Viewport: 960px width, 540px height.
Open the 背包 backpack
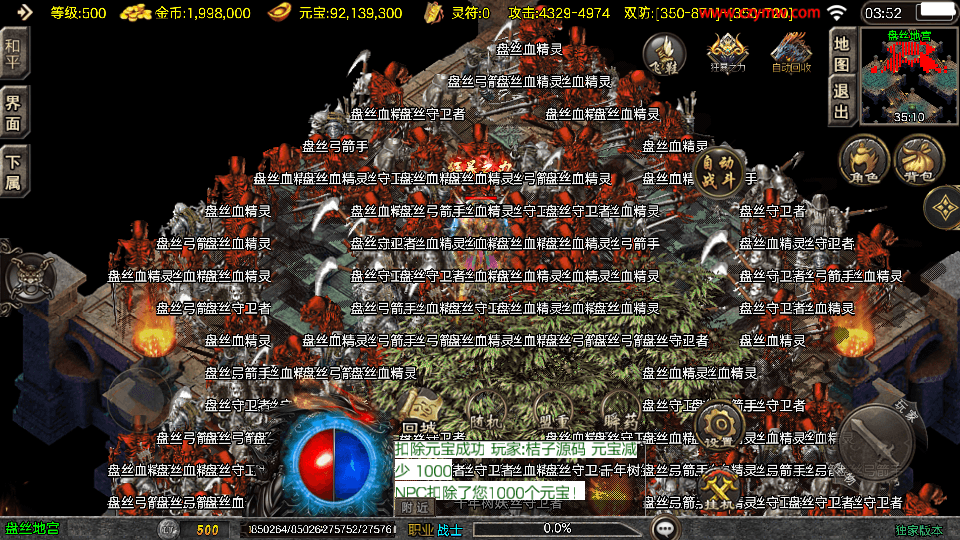[x=919, y=161]
